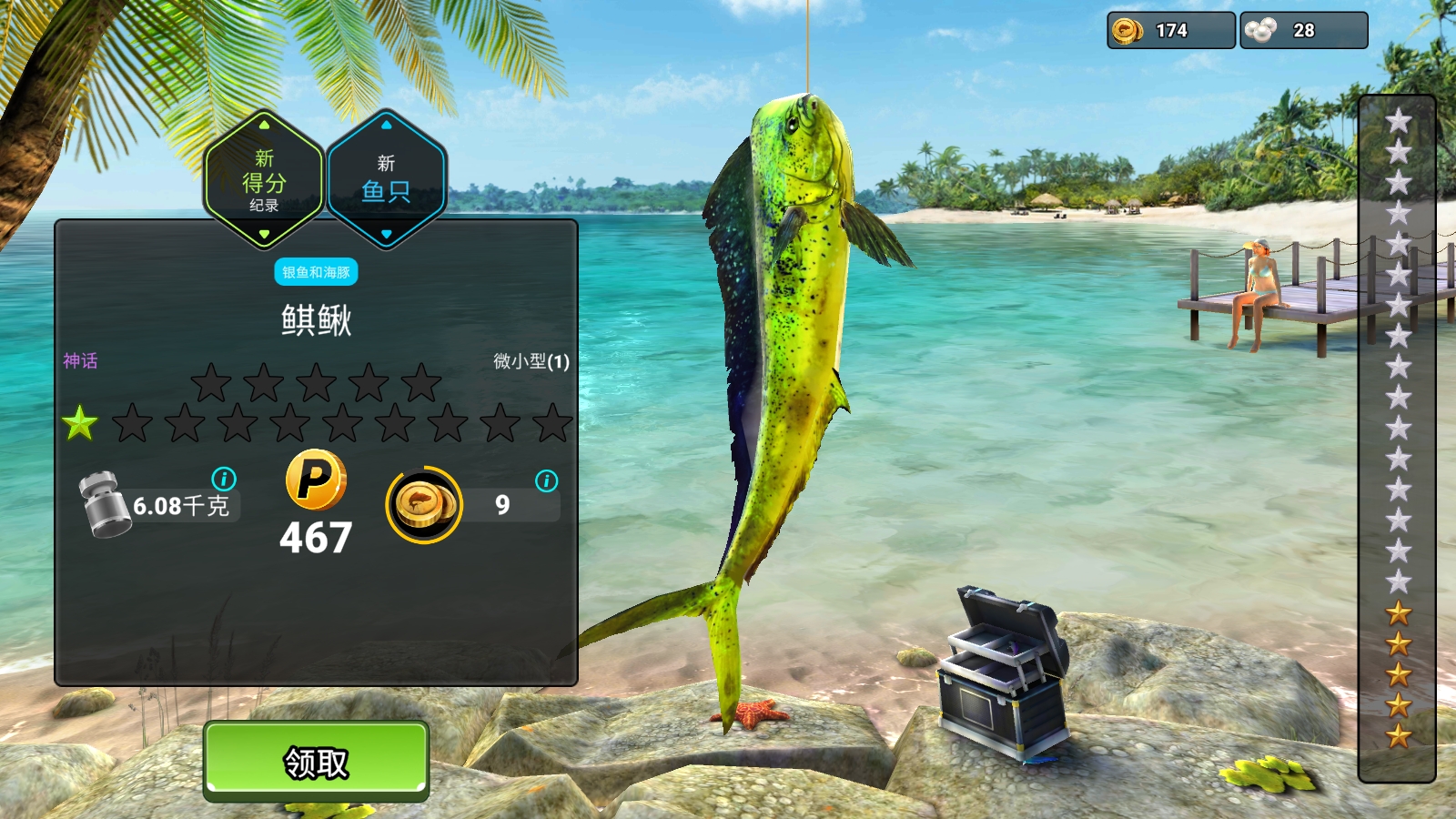Select the 新得分纪录 hexagon badge
This screenshot has width=1456, height=819.
pyautogui.click(x=264, y=180)
